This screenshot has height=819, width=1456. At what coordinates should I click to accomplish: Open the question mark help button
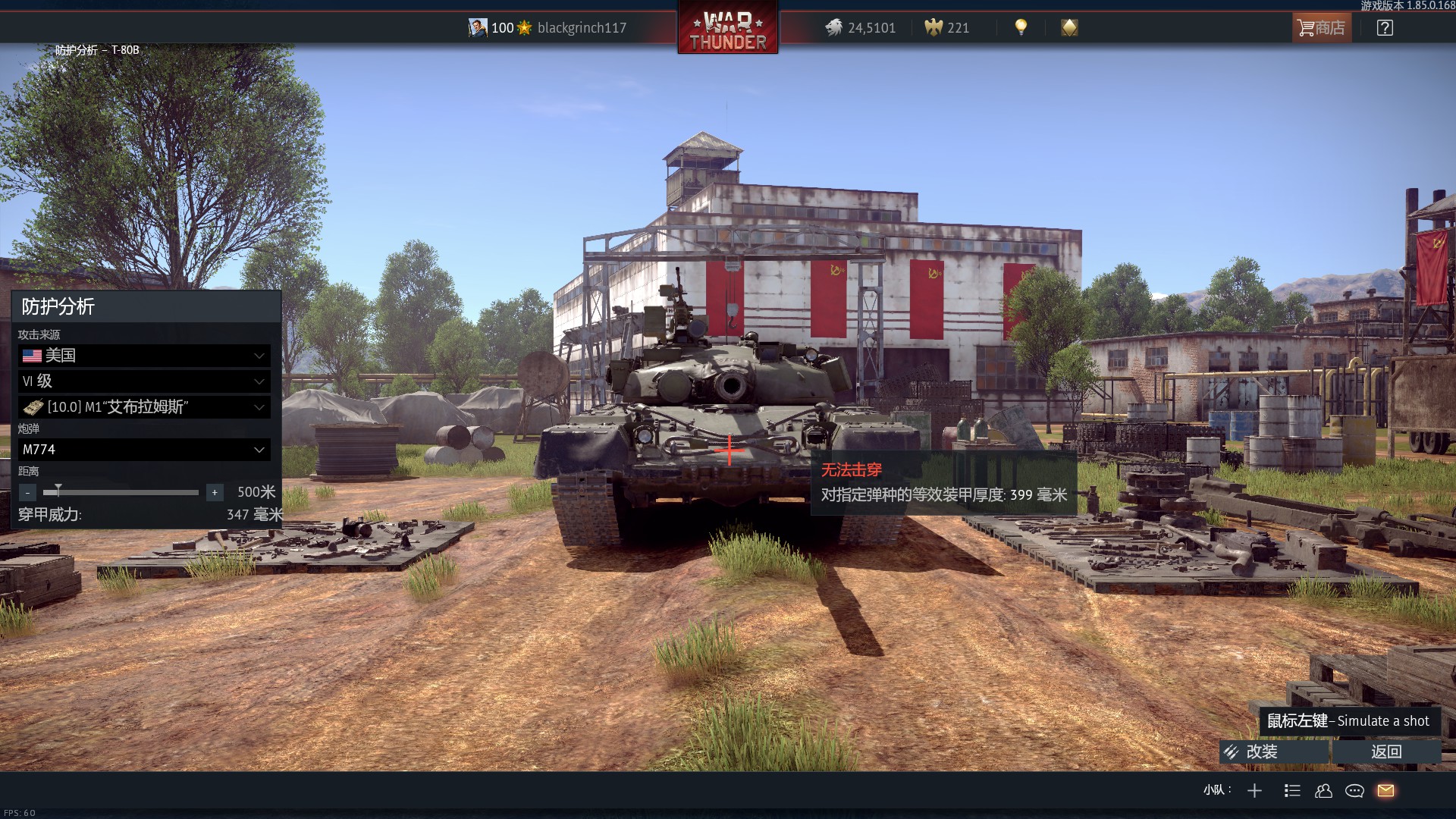coord(1385,28)
